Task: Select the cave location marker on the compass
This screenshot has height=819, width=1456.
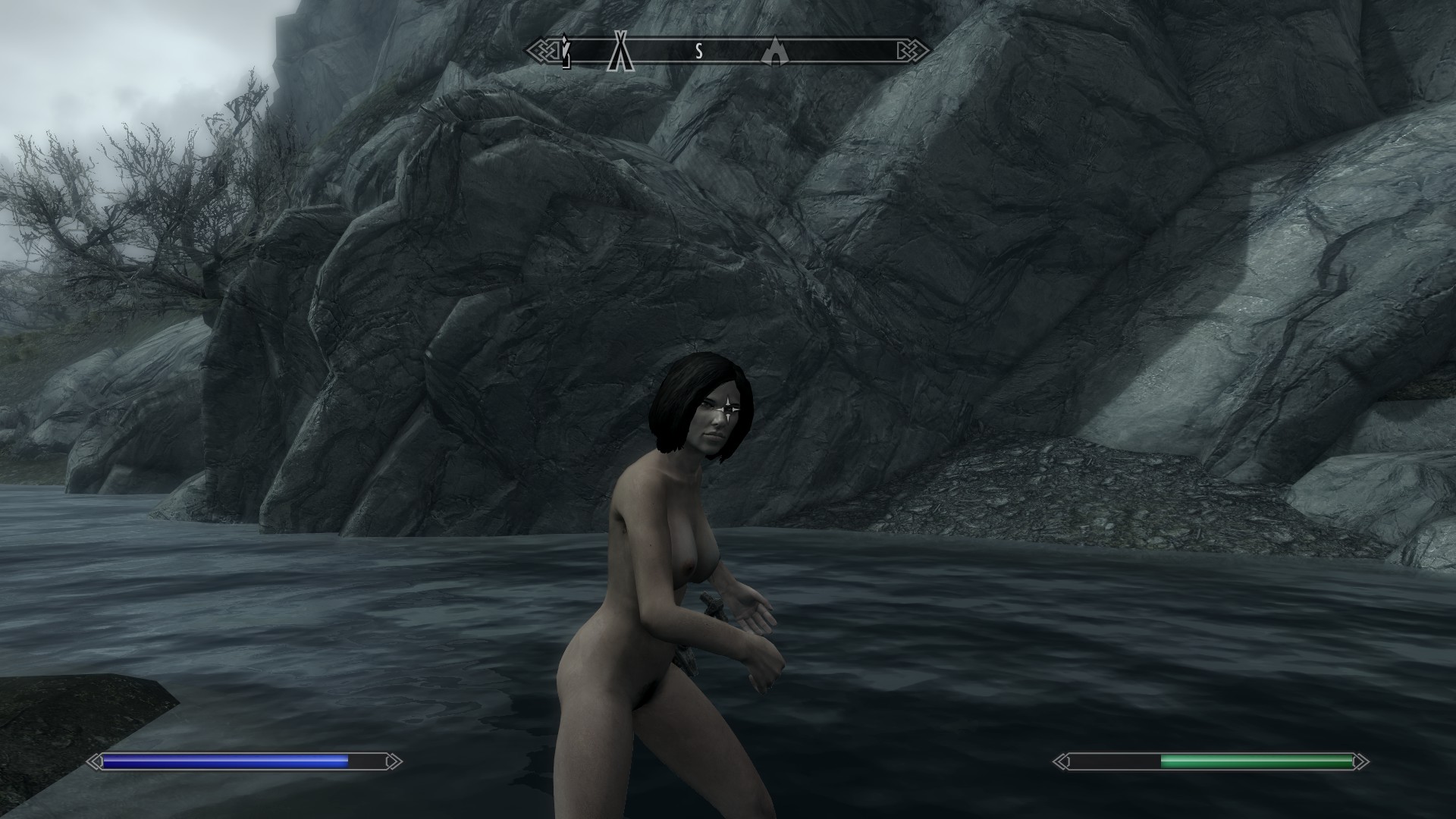Action: click(773, 51)
